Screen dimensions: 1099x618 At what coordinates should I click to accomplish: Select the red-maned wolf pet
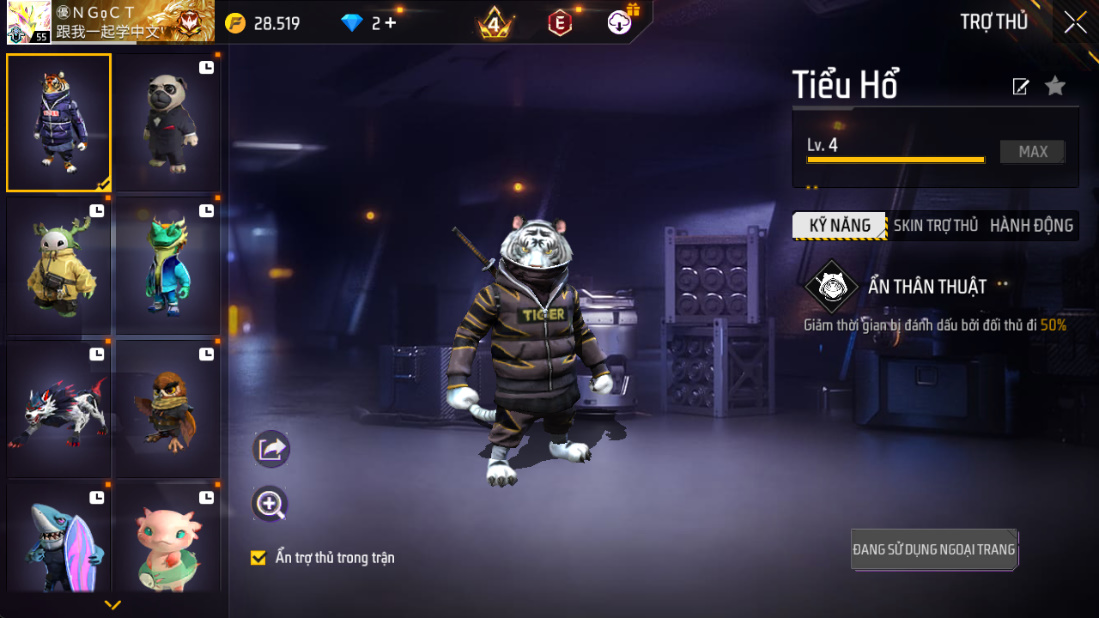59,410
